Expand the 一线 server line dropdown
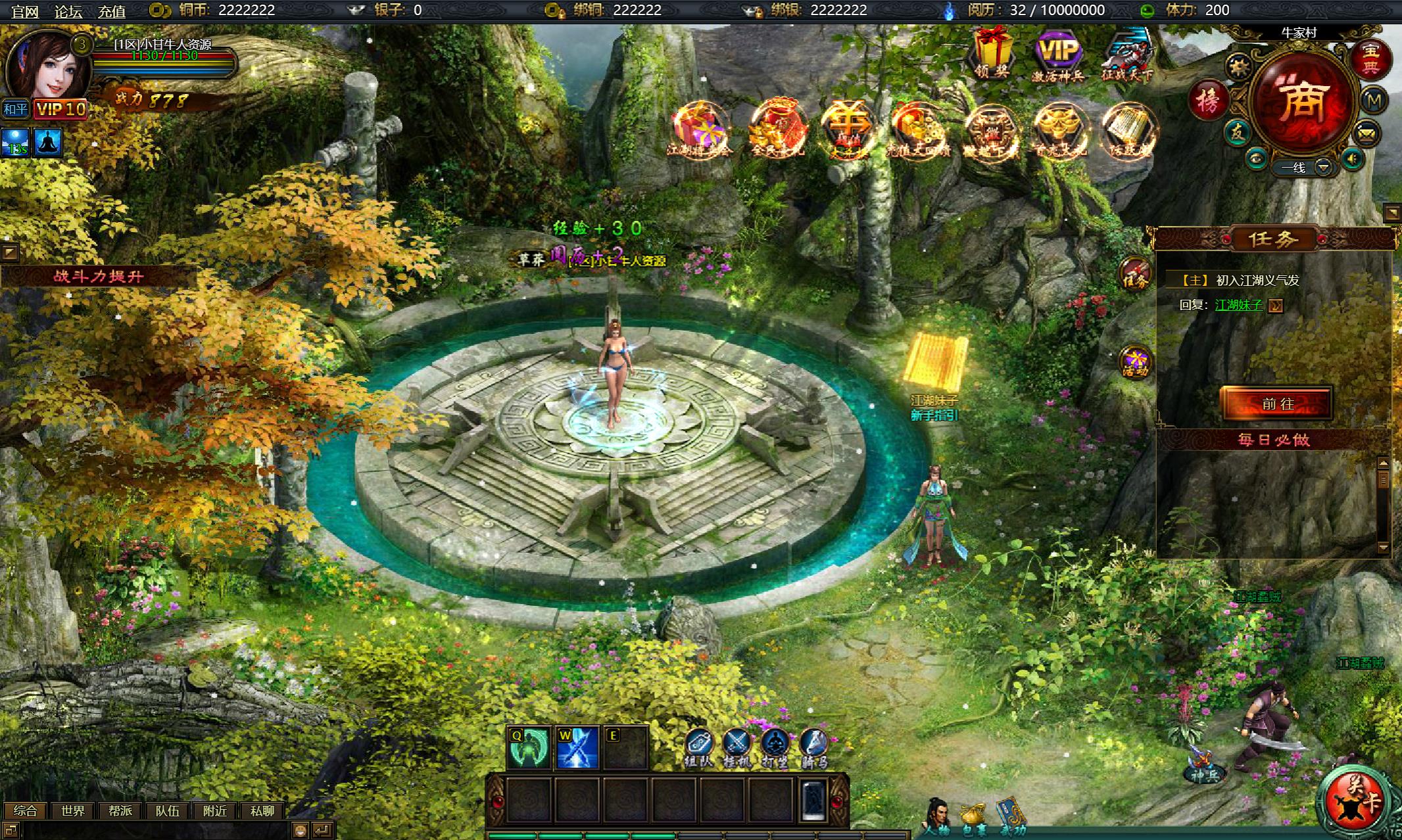Image resolution: width=1402 pixels, height=840 pixels. click(x=1323, y=168)
